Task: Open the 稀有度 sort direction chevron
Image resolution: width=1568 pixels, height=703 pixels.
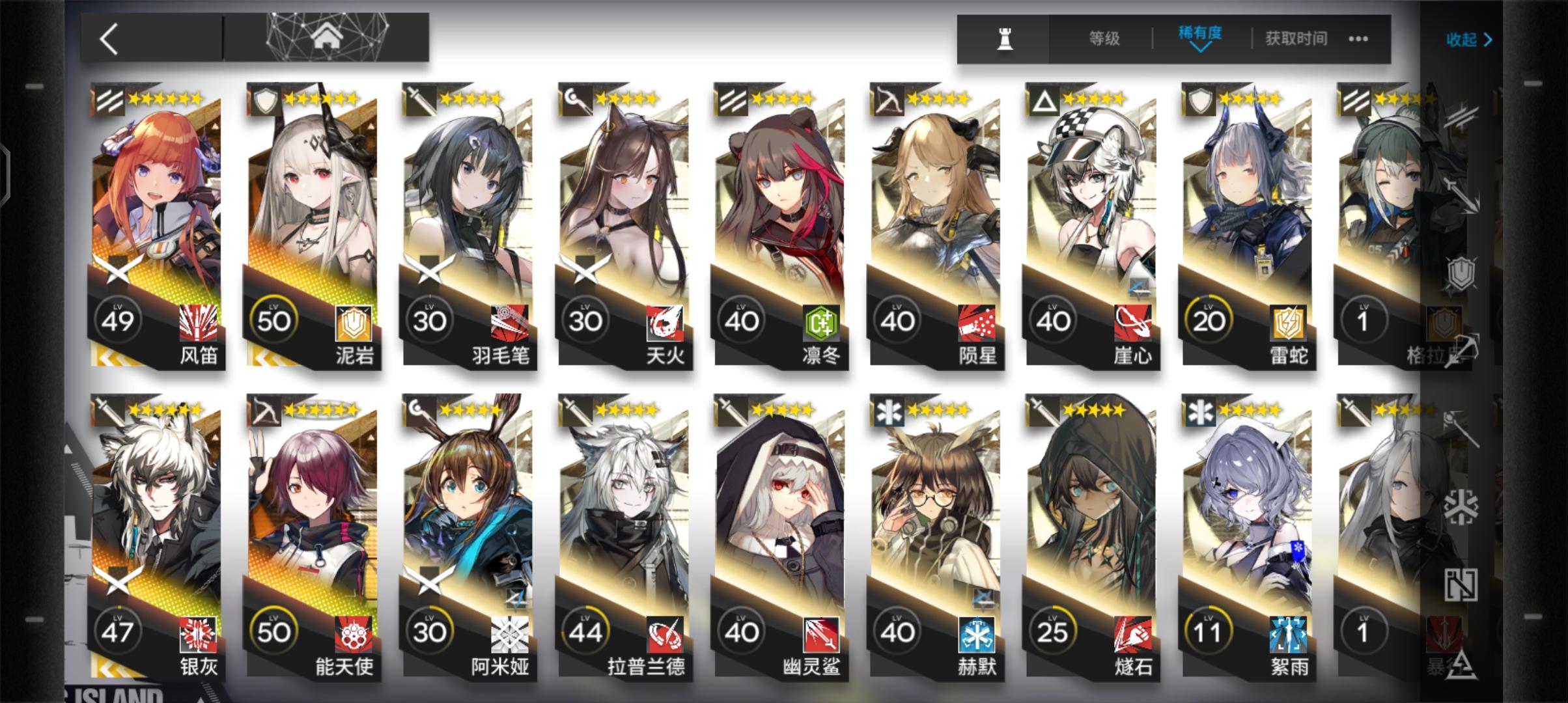Action: [1200, 49]
